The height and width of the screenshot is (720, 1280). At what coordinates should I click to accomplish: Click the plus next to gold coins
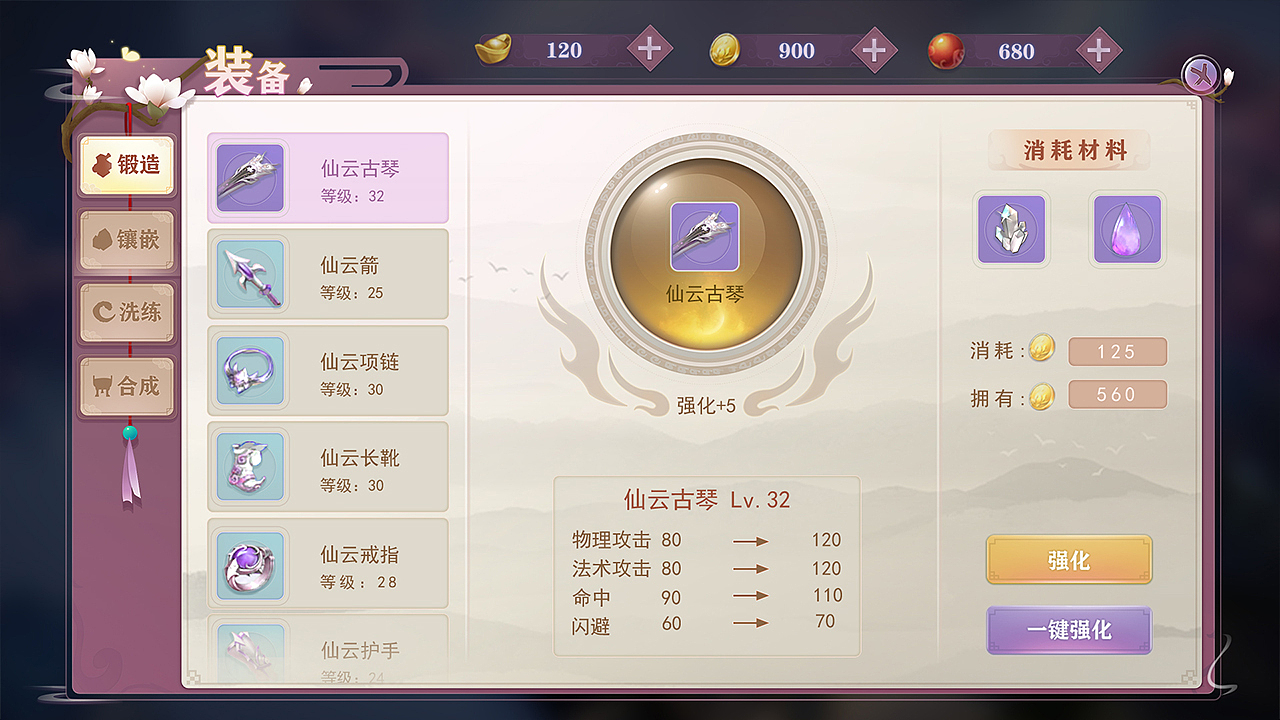click(x=874, y=48)
